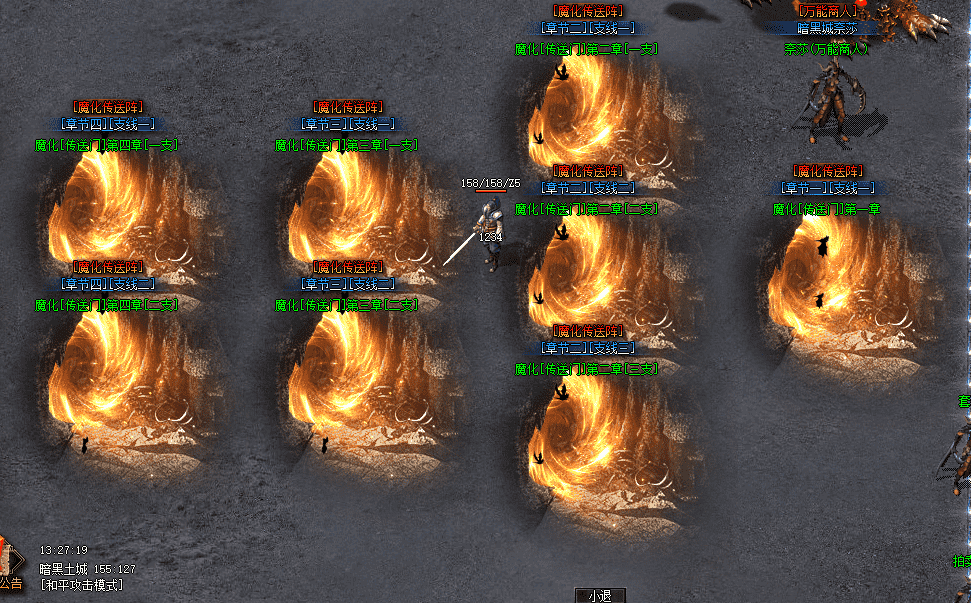Viewport: 971px width, 603px height.
Task: Open the 公告 announcement panel
Action: 11,581
